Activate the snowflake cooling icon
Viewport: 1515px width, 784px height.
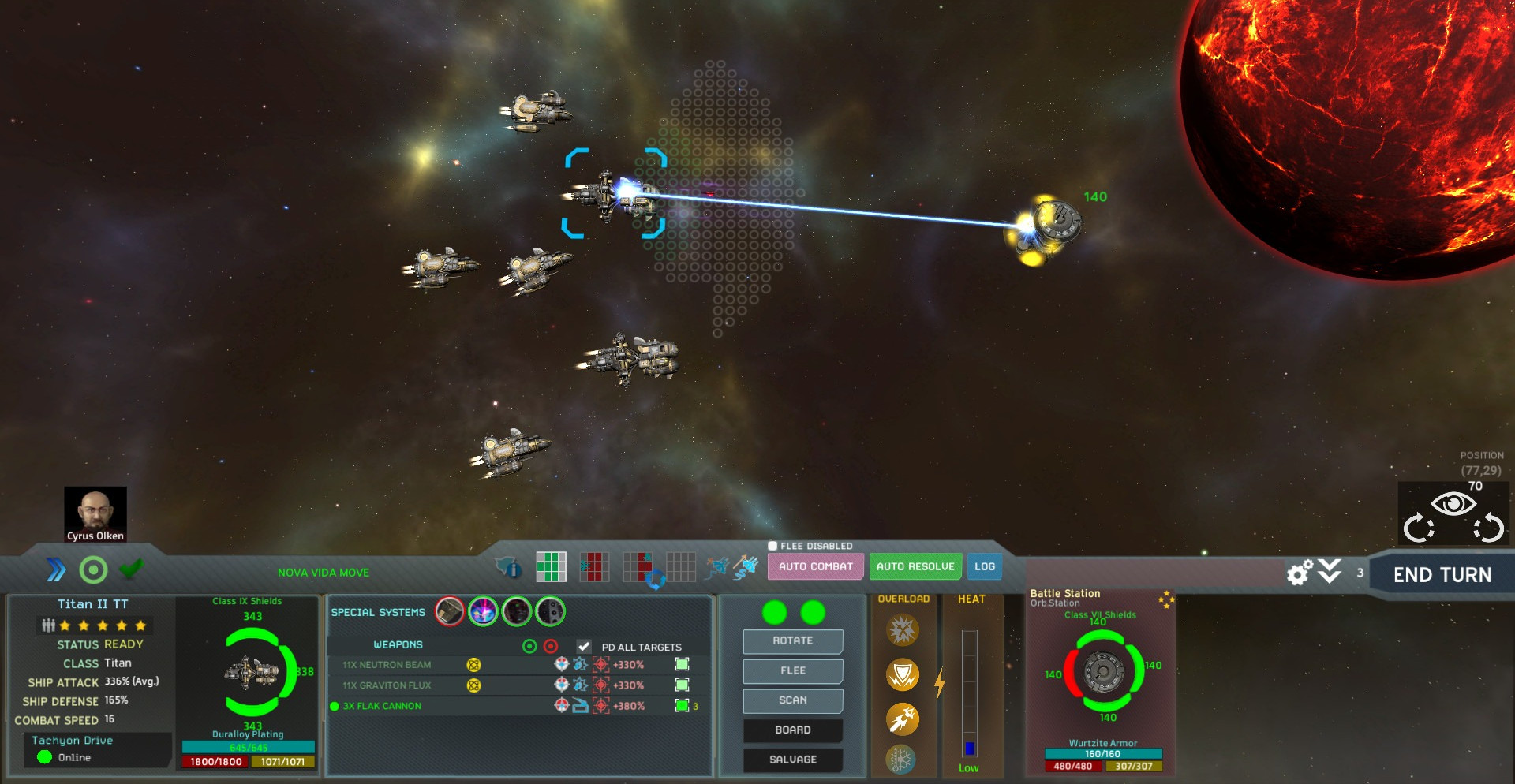(x=901, y=760)
